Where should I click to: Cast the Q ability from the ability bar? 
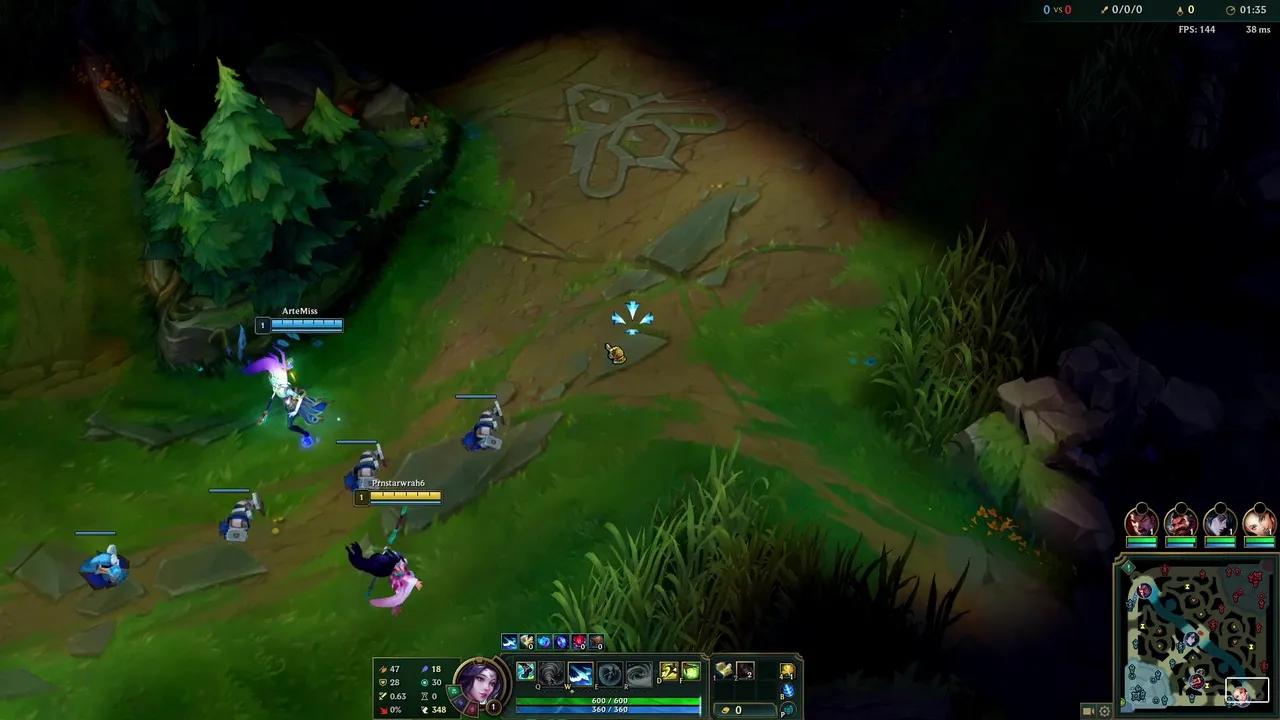pyautogui.click(x=553, y=673)
